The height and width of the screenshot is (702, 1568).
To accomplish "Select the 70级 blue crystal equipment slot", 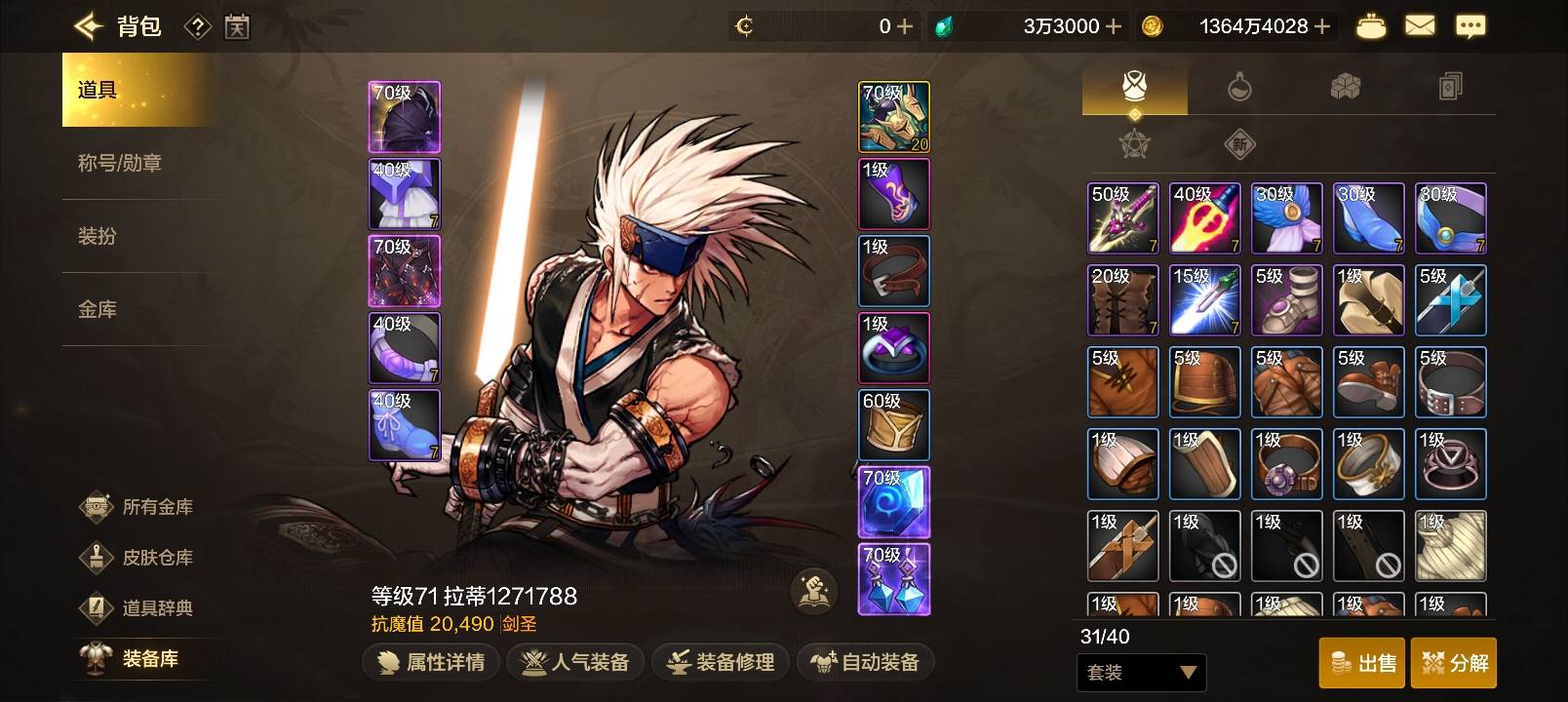I will pos(893,501).
